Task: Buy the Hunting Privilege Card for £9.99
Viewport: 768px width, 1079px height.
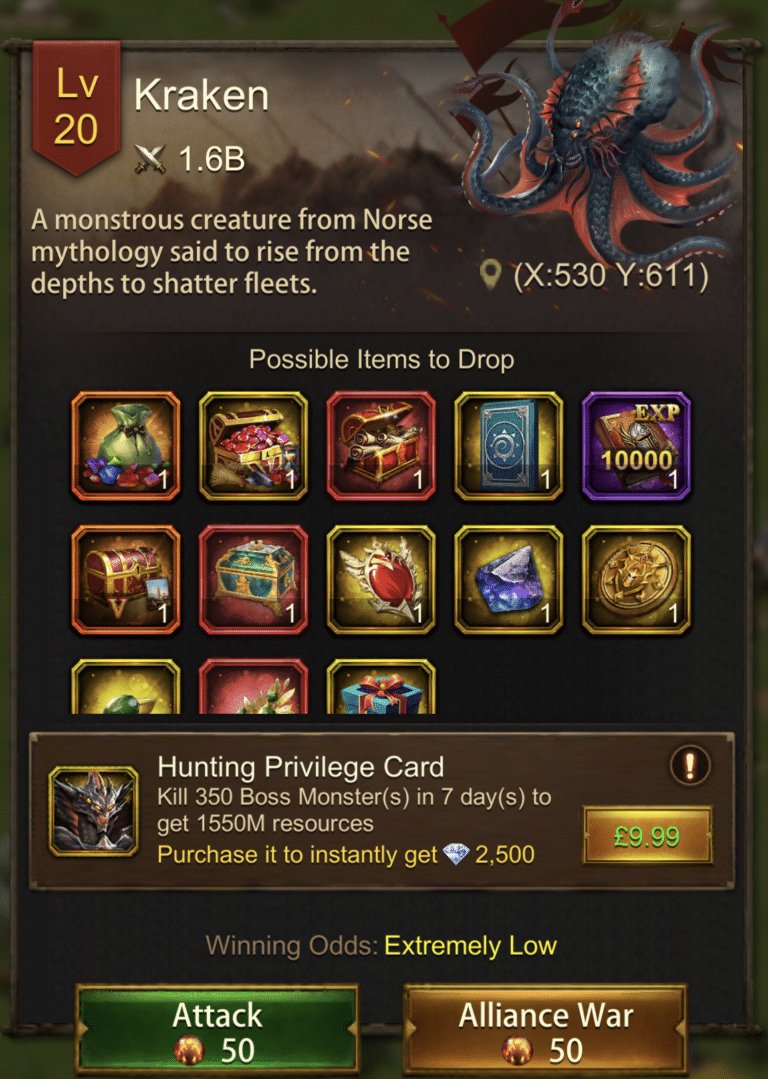Action: [x=647, y=835]
